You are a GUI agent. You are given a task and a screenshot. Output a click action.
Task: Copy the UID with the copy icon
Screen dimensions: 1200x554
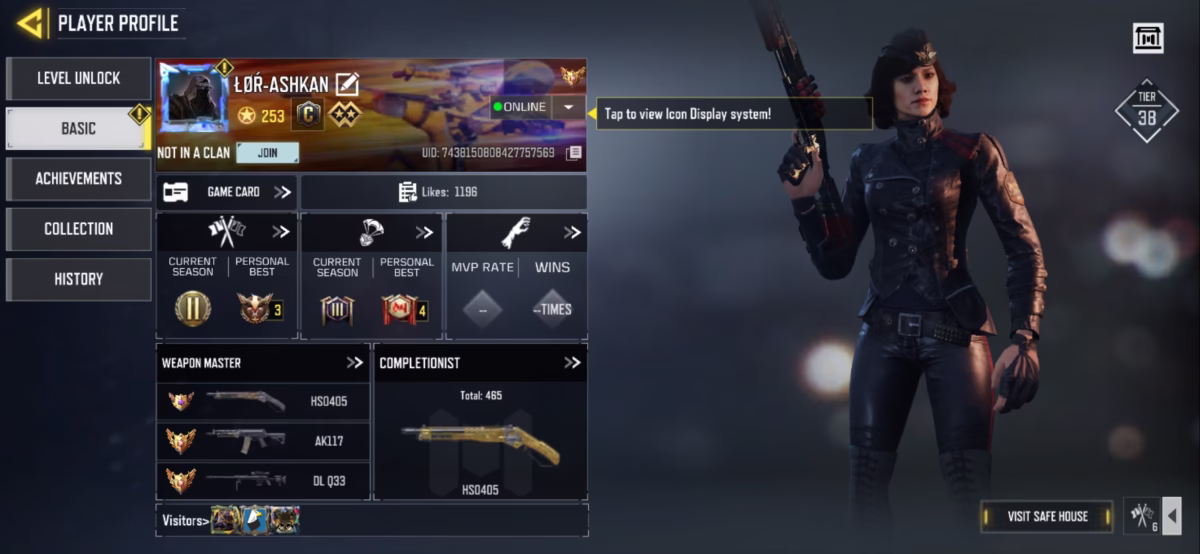pos(573,153)
